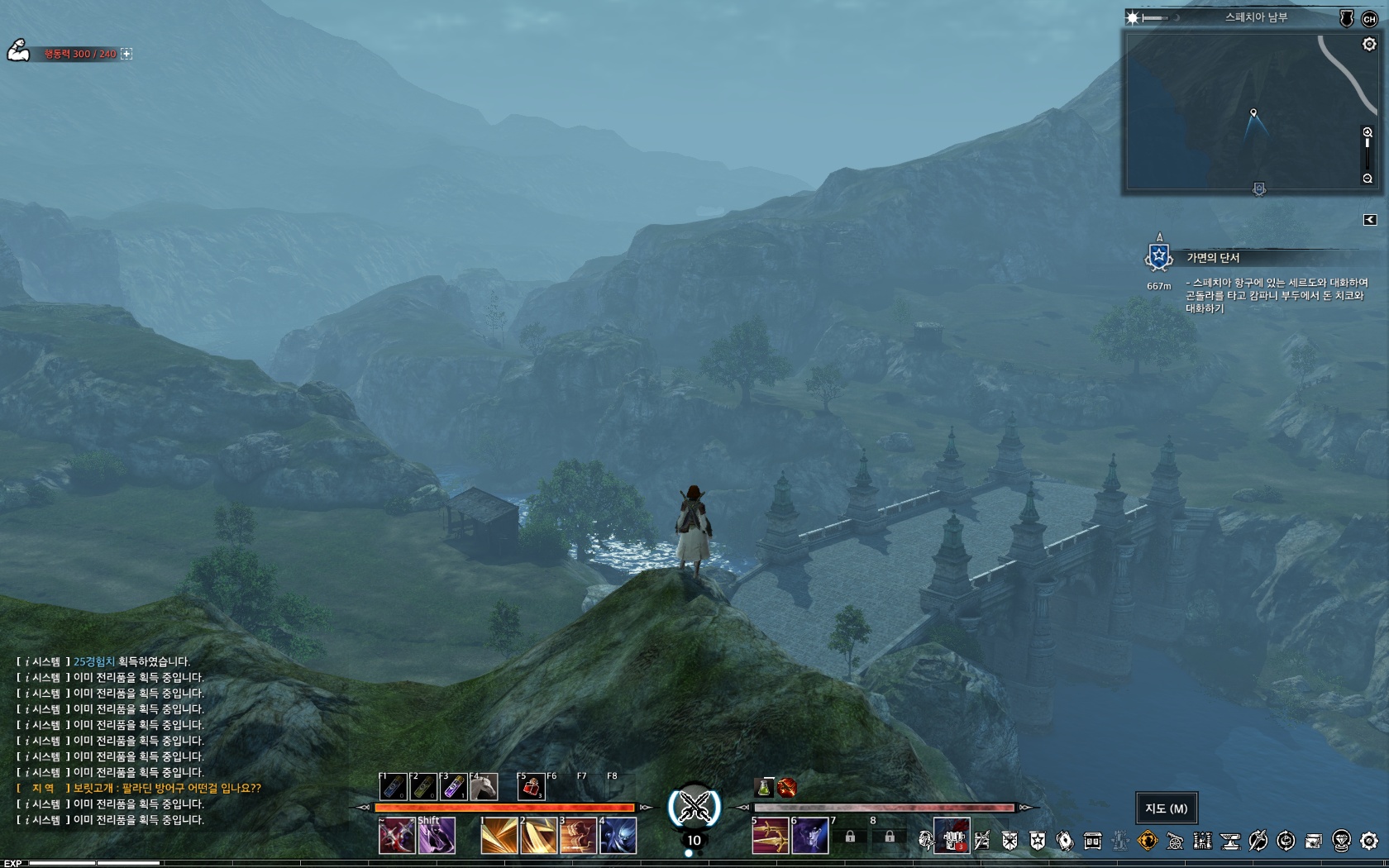Use the purple vial in the F3 slot
The width and height of the screenshot is (1389, 868).
tap(453, 787)
